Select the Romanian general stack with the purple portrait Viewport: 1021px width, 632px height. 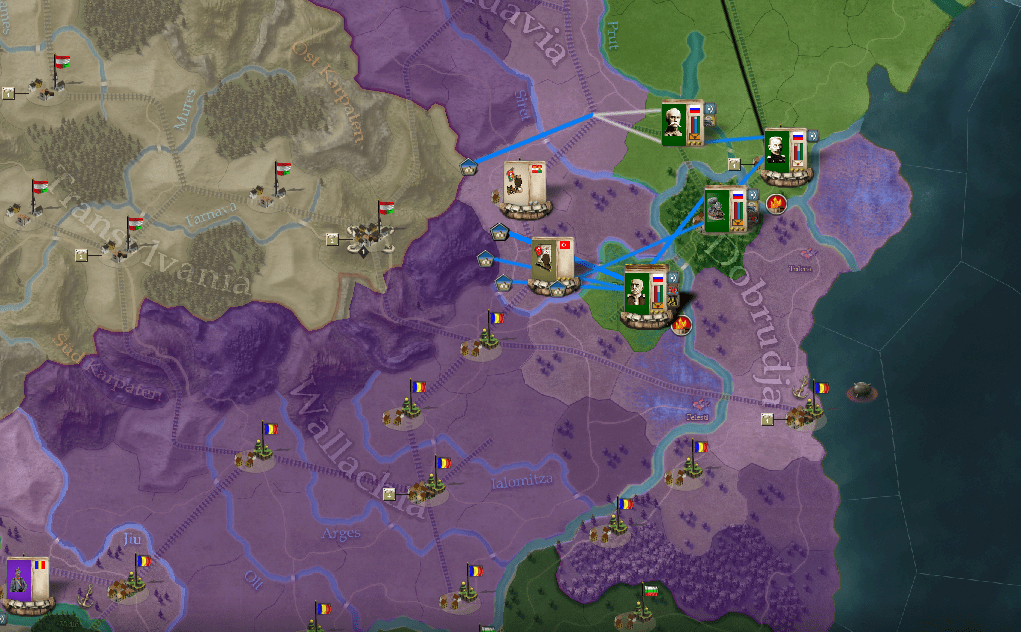click(x=26, y=583)
